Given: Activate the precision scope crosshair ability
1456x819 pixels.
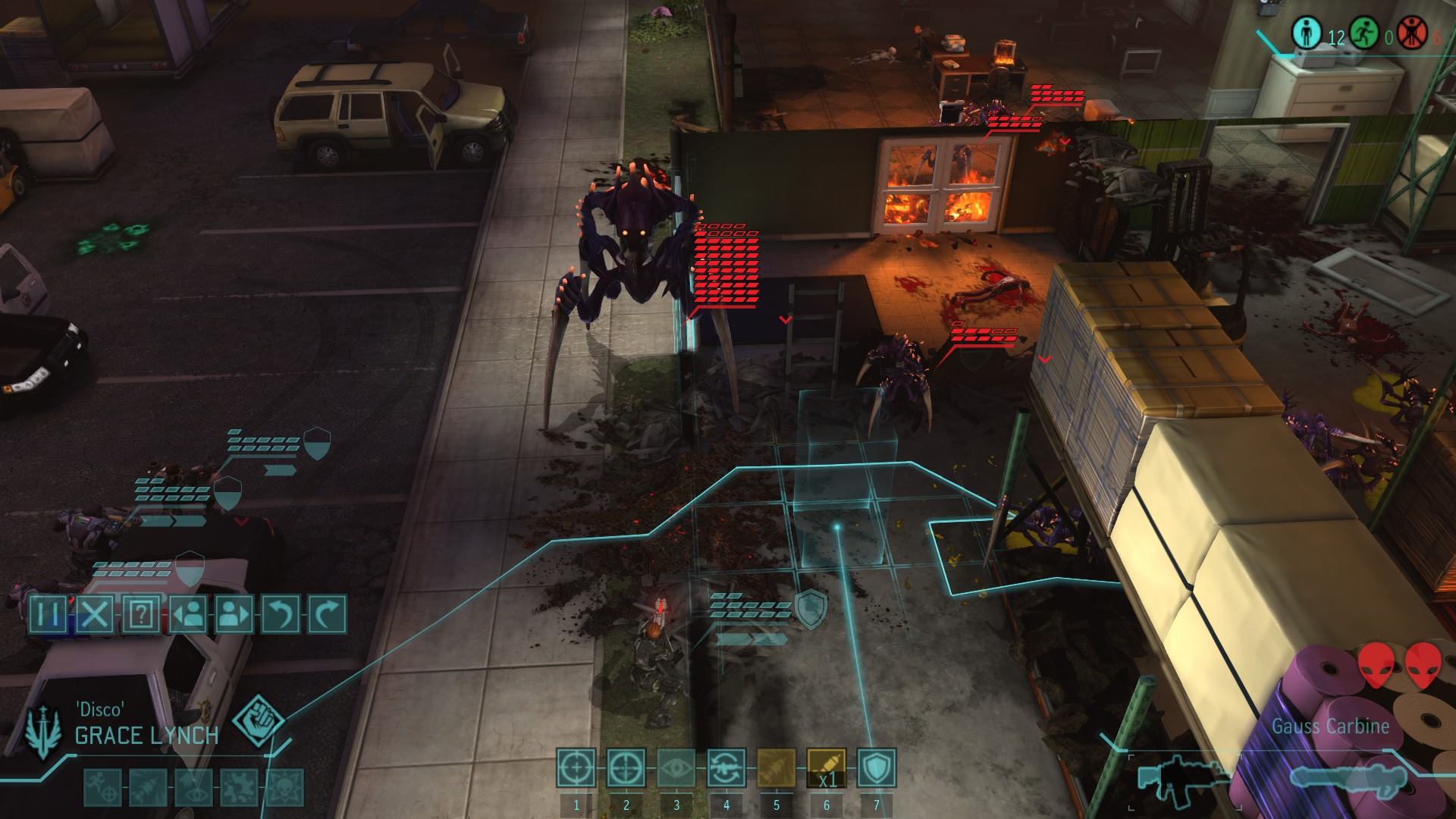Looking at the screenshot, I should pyautogui.click(x=626, y=767).
